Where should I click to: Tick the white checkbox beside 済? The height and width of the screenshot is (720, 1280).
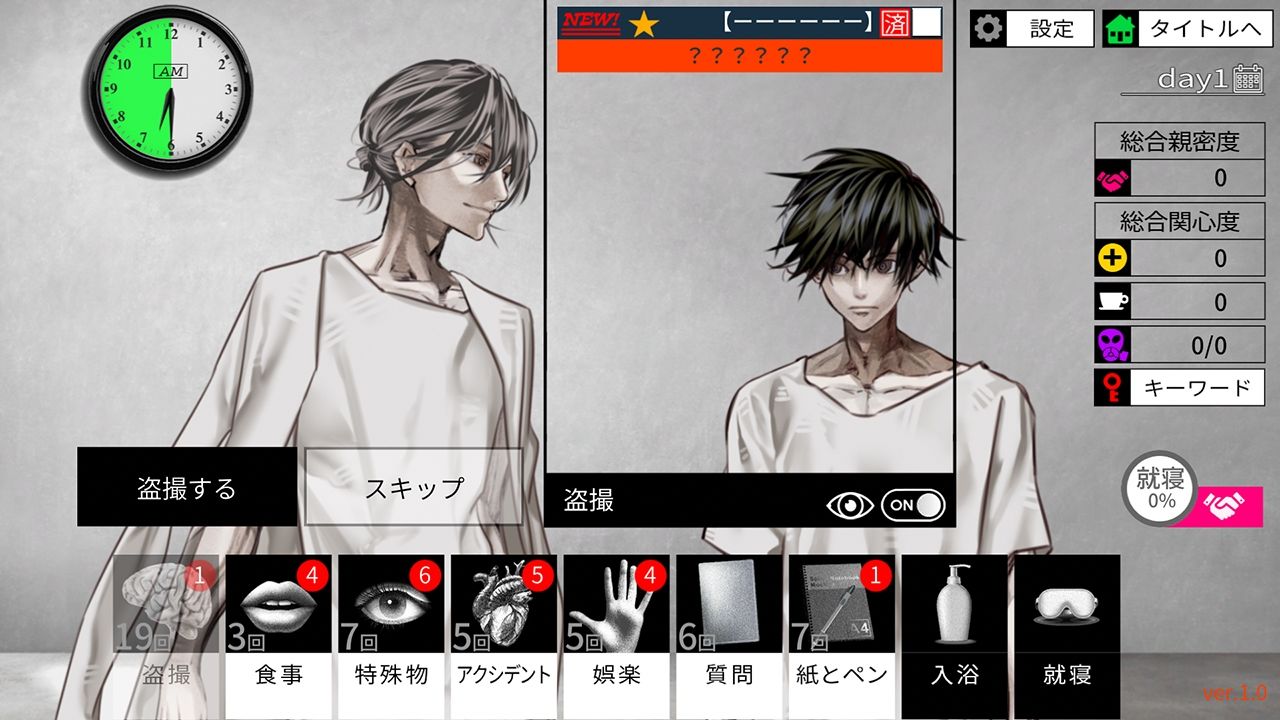coord(927,23)
